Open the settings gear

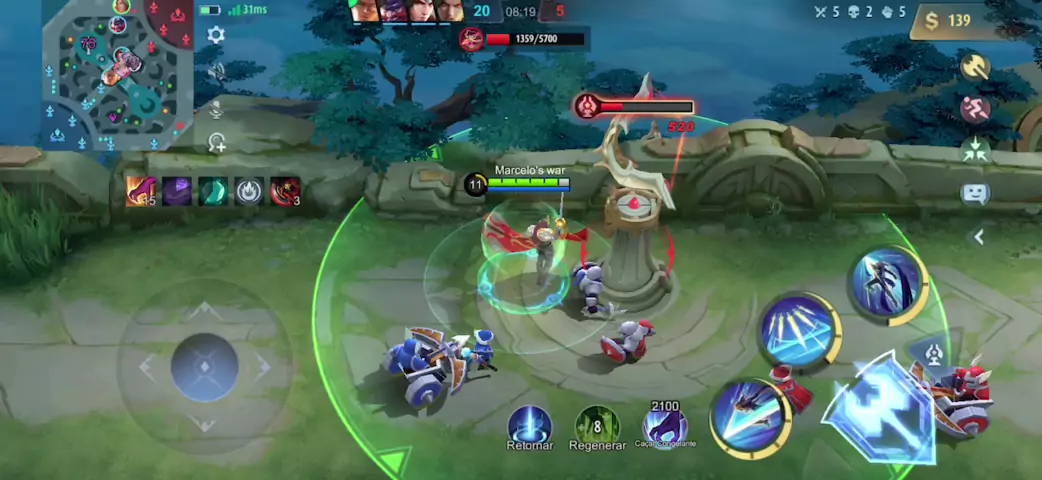click(215, 35)
